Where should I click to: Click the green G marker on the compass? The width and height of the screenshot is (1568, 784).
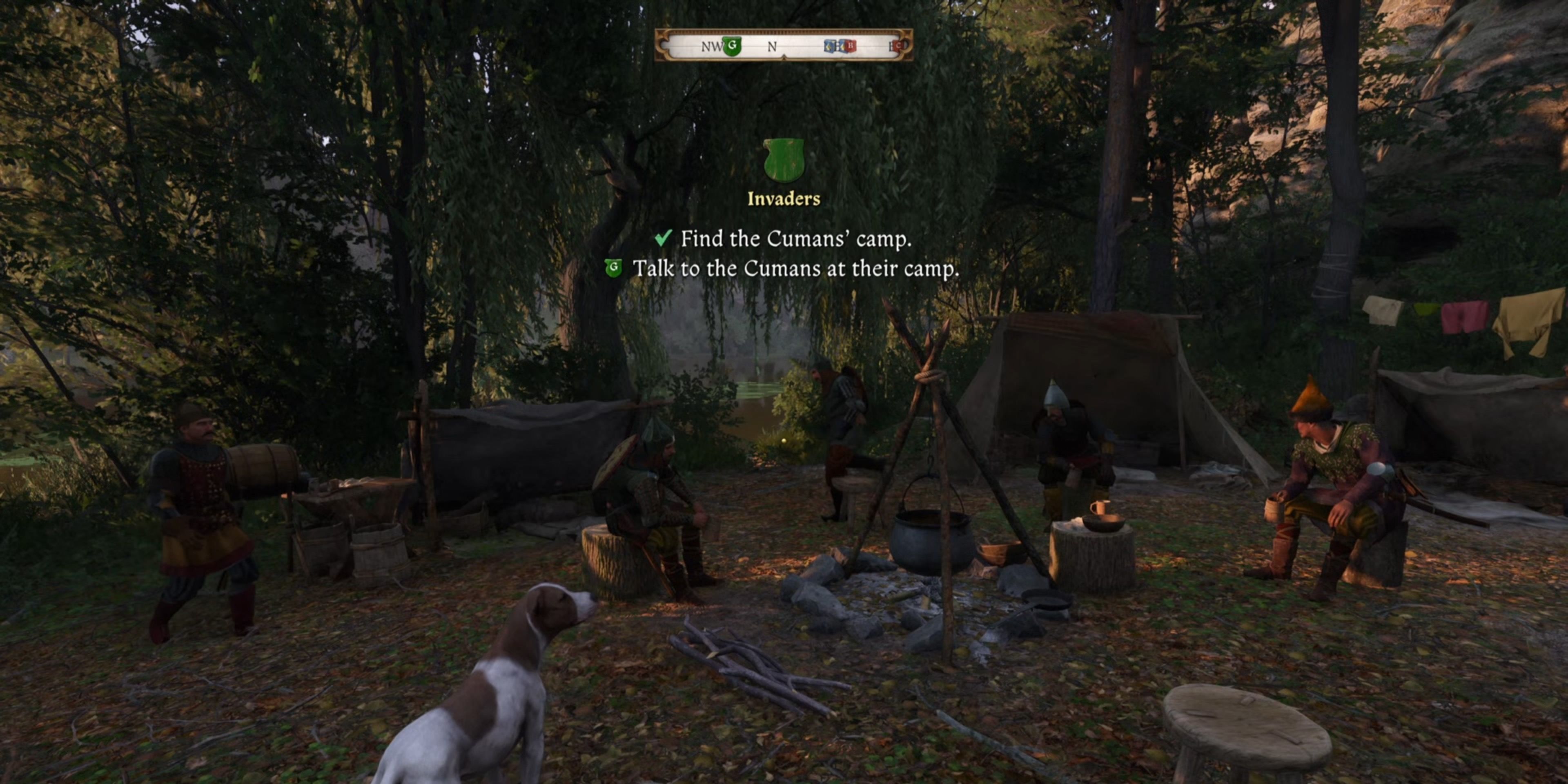pyautogui.click(x=732, y=46)
